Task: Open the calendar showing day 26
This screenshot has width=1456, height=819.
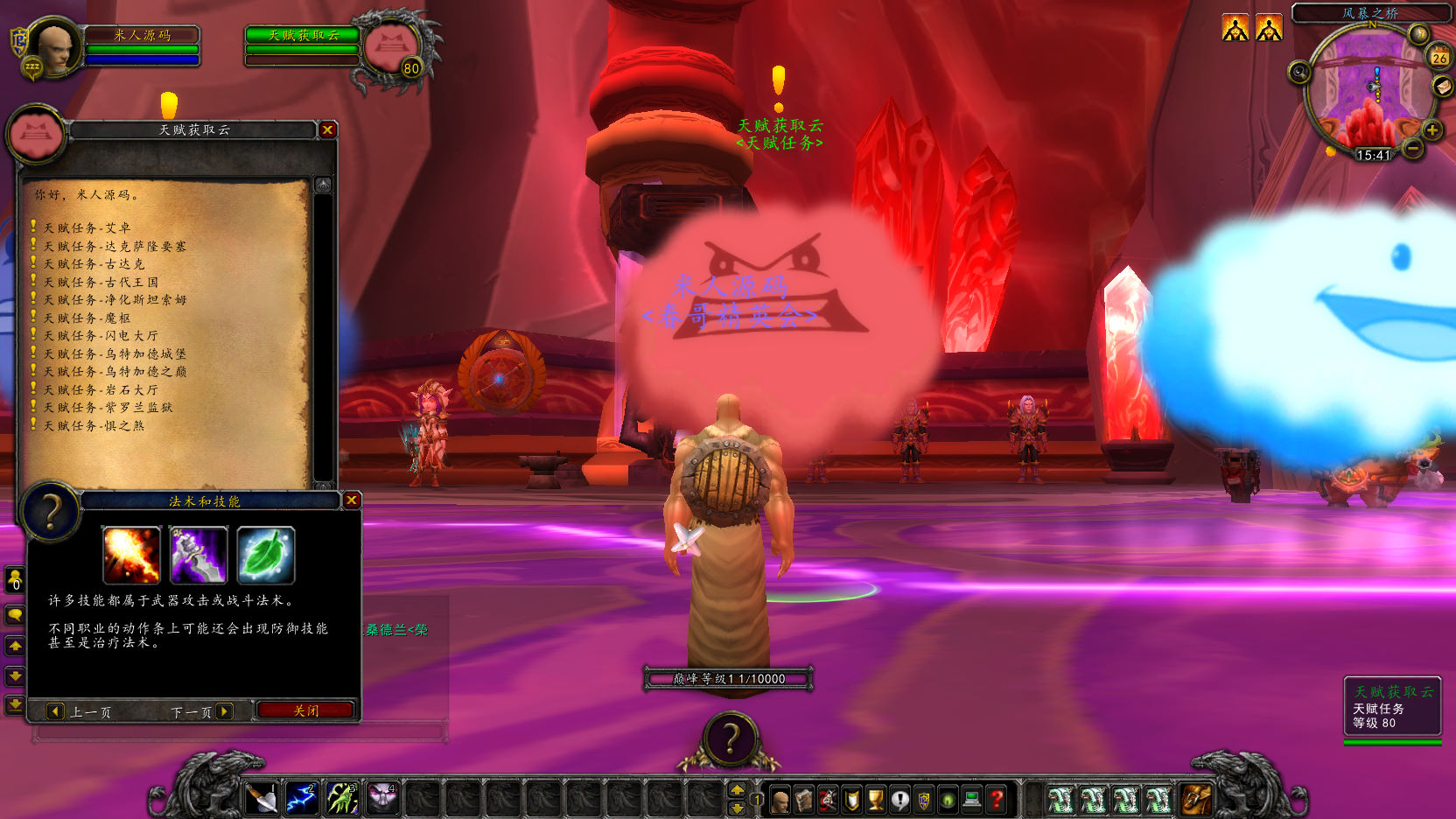Action: tap(1439, 58)
